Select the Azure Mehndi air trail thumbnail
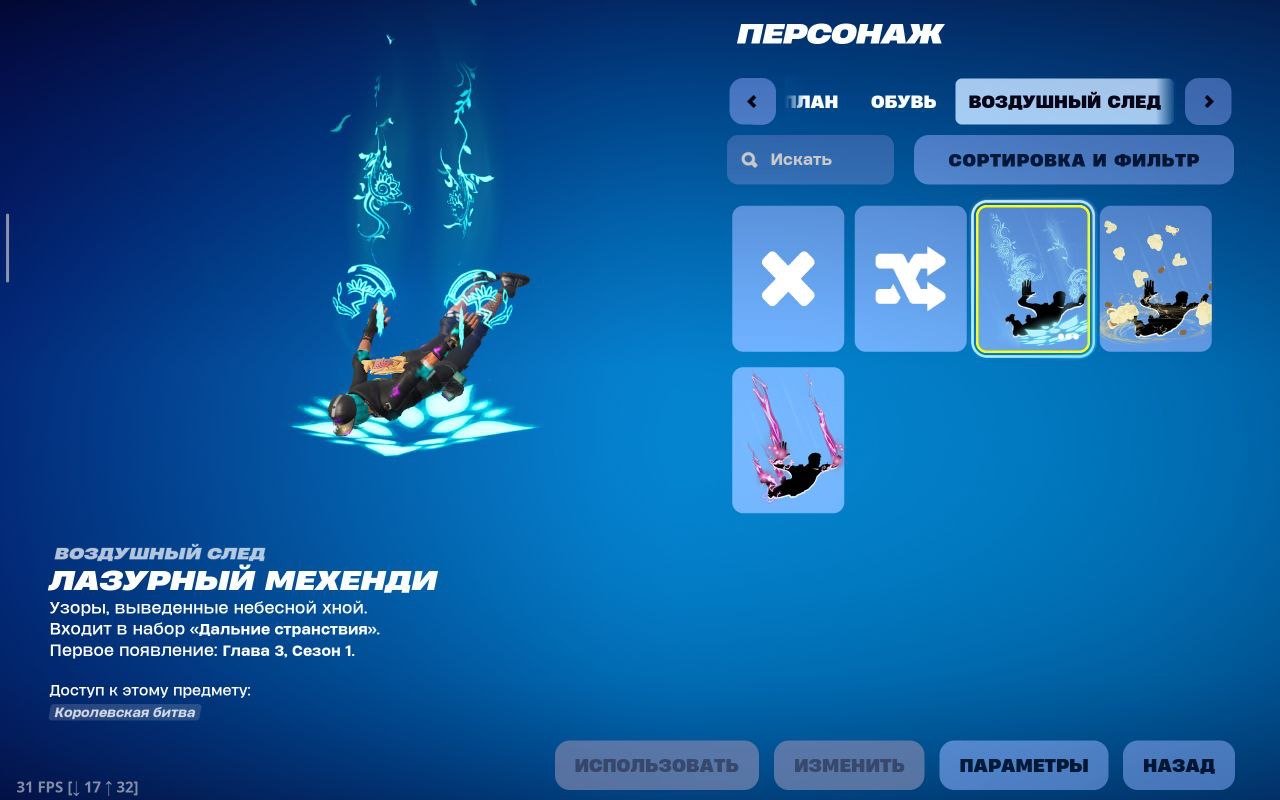Screen dimensions: 1280x800 click(x=1033, y=278)
